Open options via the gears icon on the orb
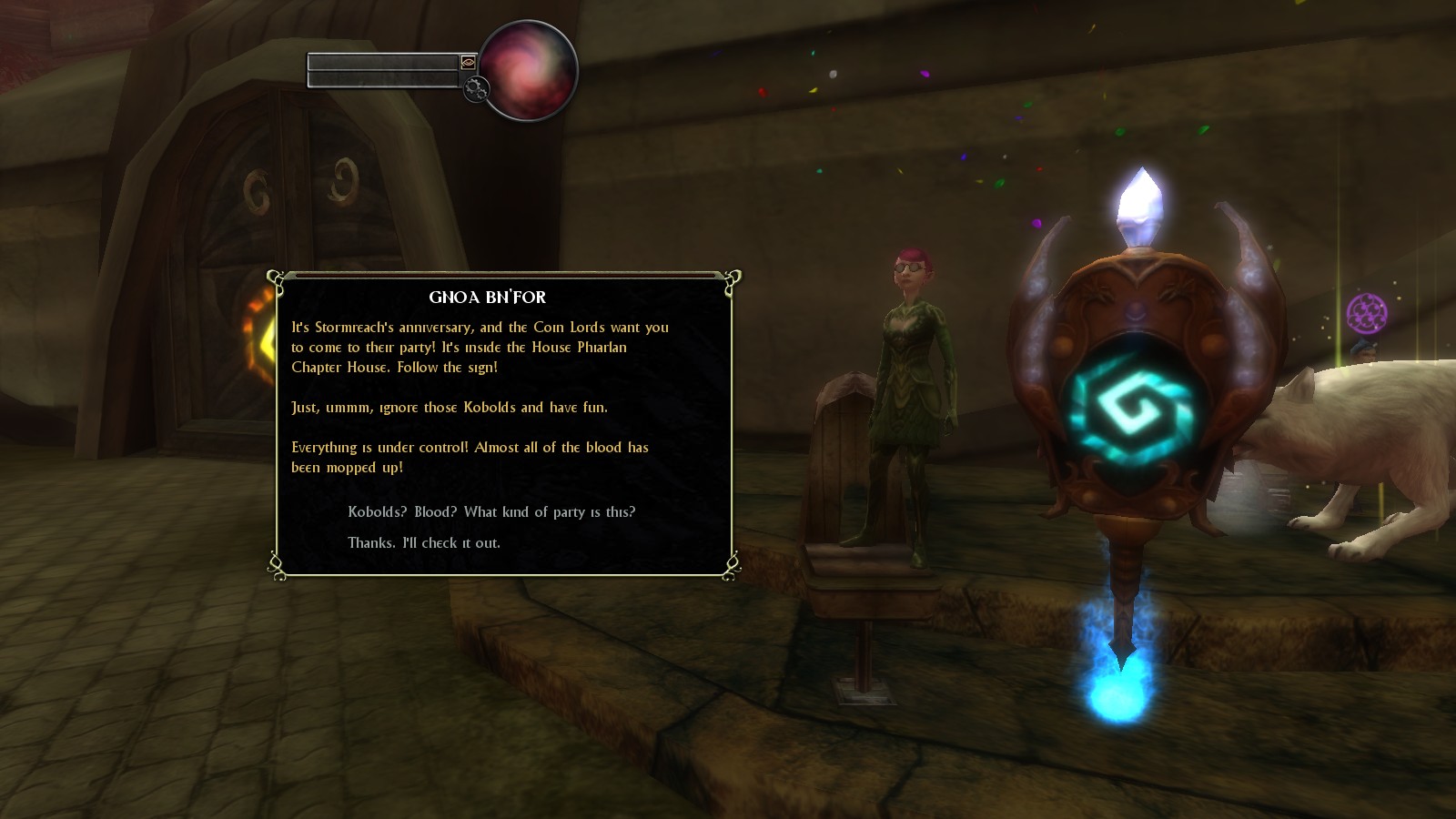Screen dimensions: 1456x819 point(474,90)
